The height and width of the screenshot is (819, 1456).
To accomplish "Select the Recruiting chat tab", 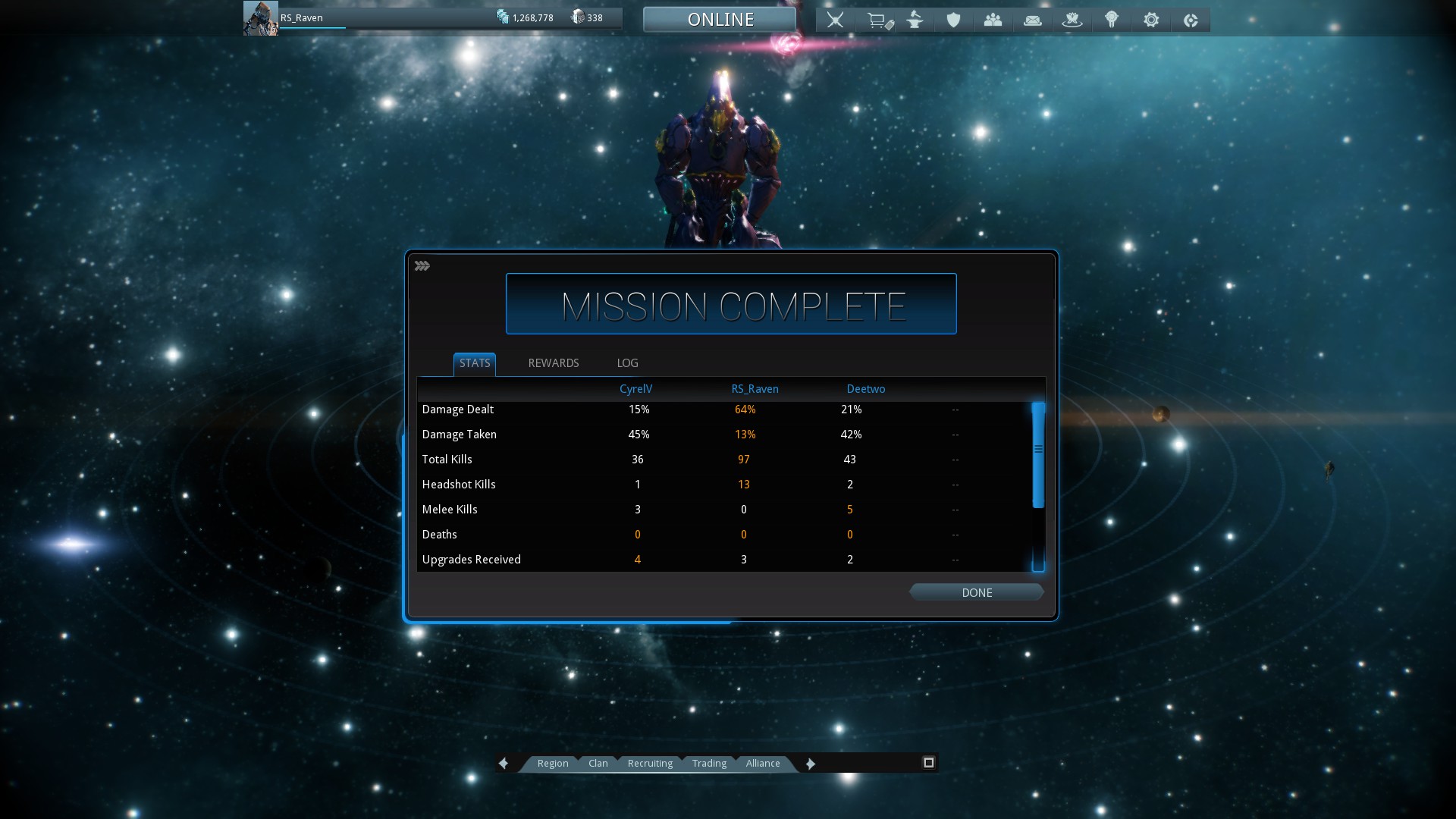I will [x=650, y=763].
